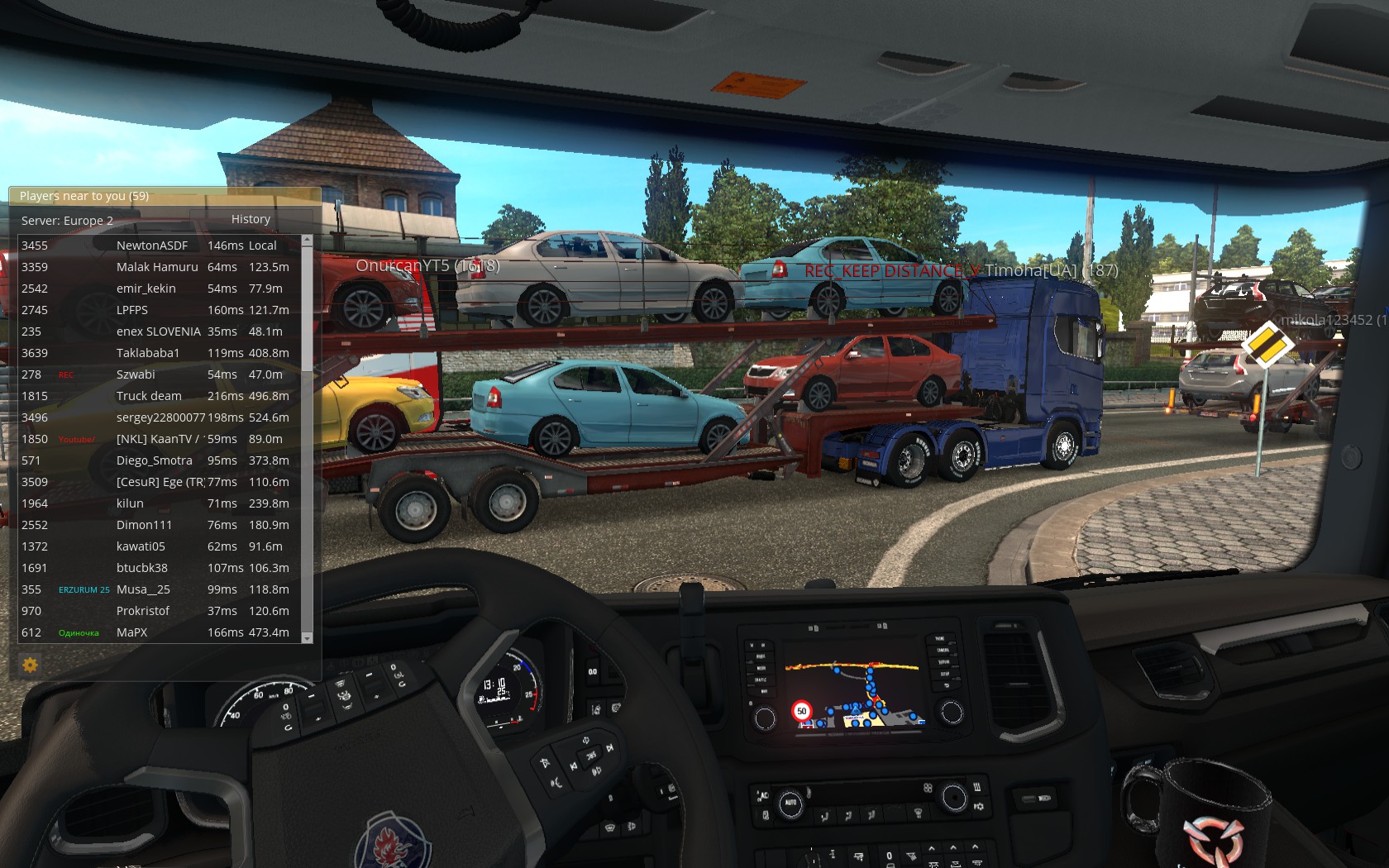Click player Dimon111 in the list
Viewport: 1389px width, 868px height.
click(145, 525)
